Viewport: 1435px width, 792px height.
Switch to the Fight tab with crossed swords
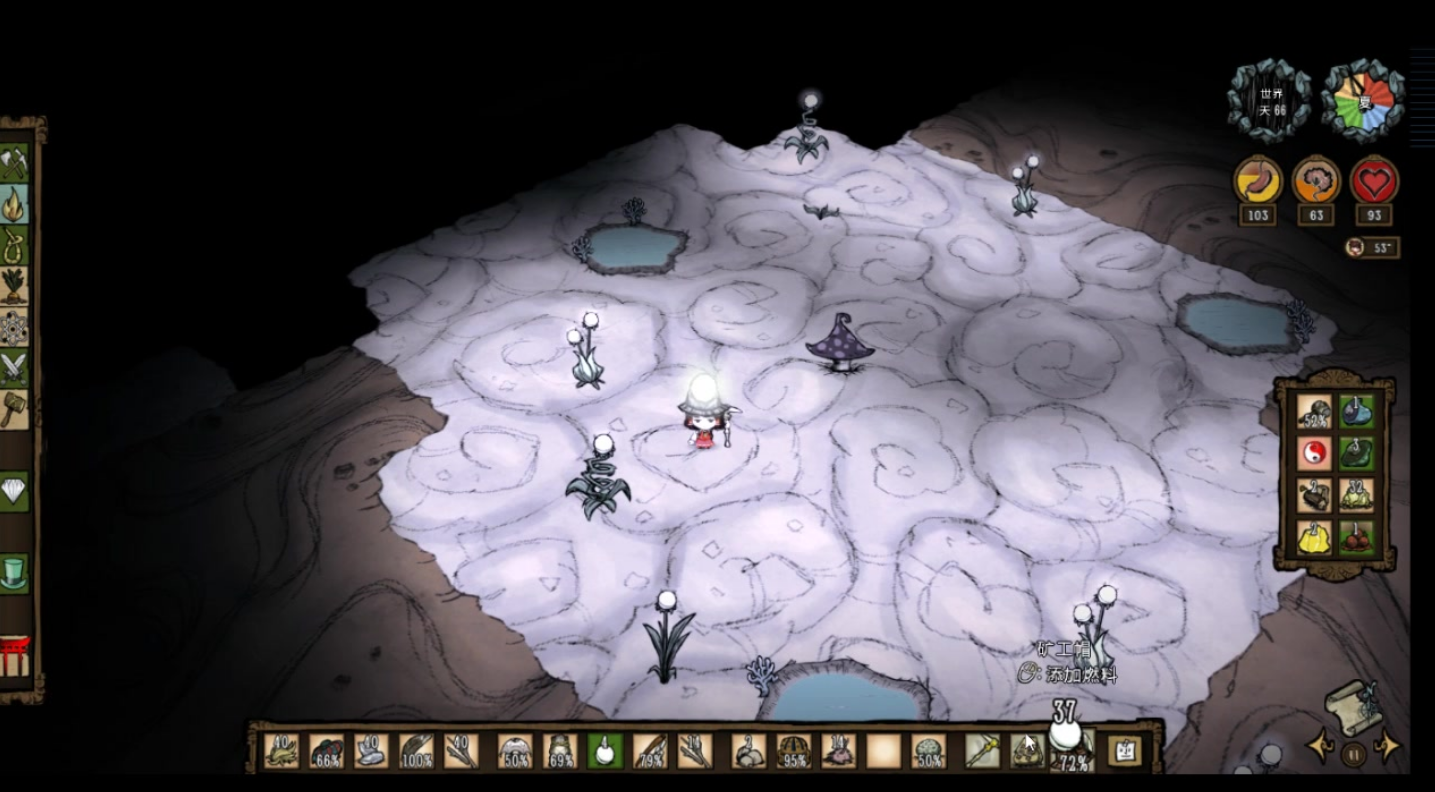point(14,368)
